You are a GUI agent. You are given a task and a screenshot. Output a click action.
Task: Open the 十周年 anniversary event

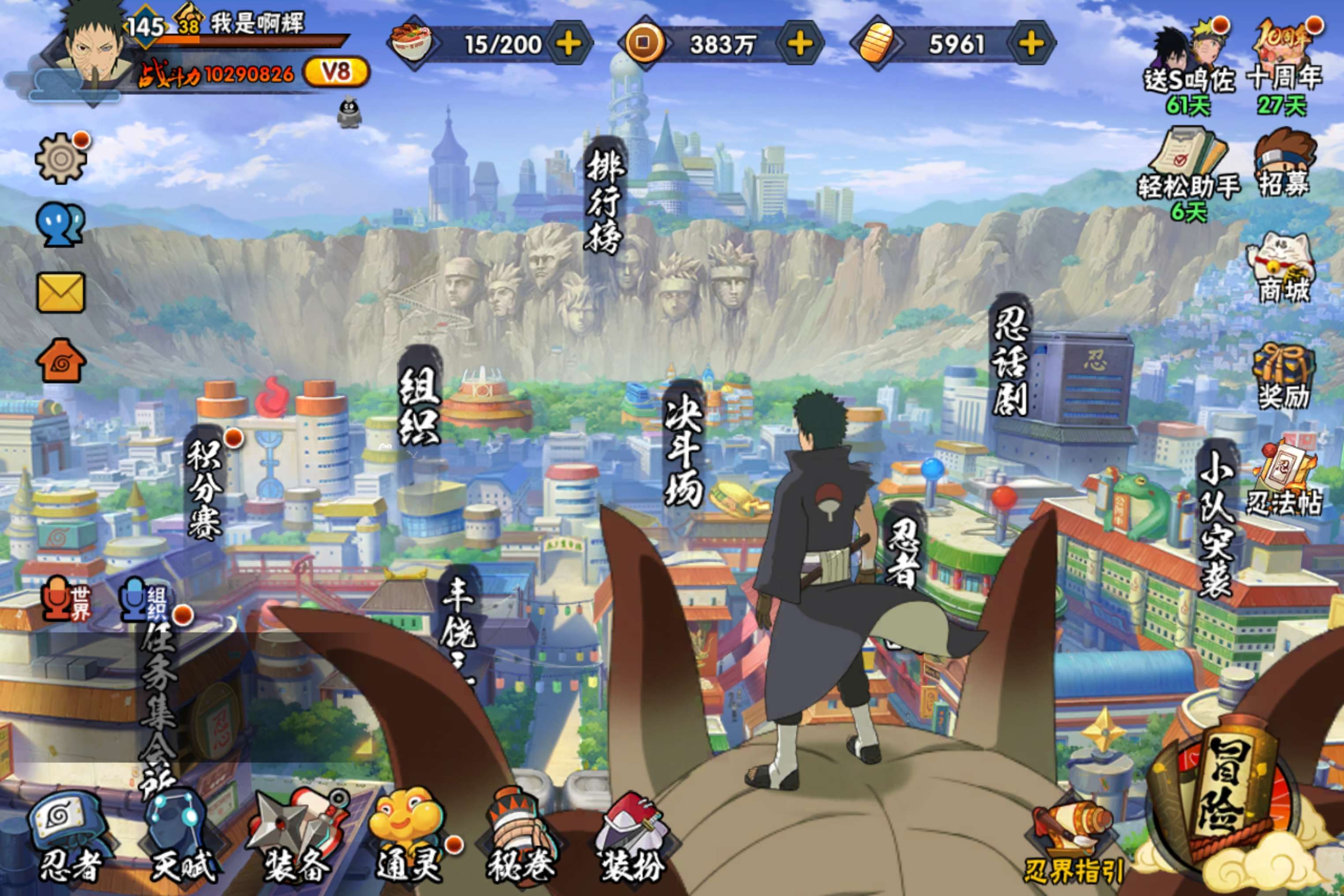click(1284, 63)
